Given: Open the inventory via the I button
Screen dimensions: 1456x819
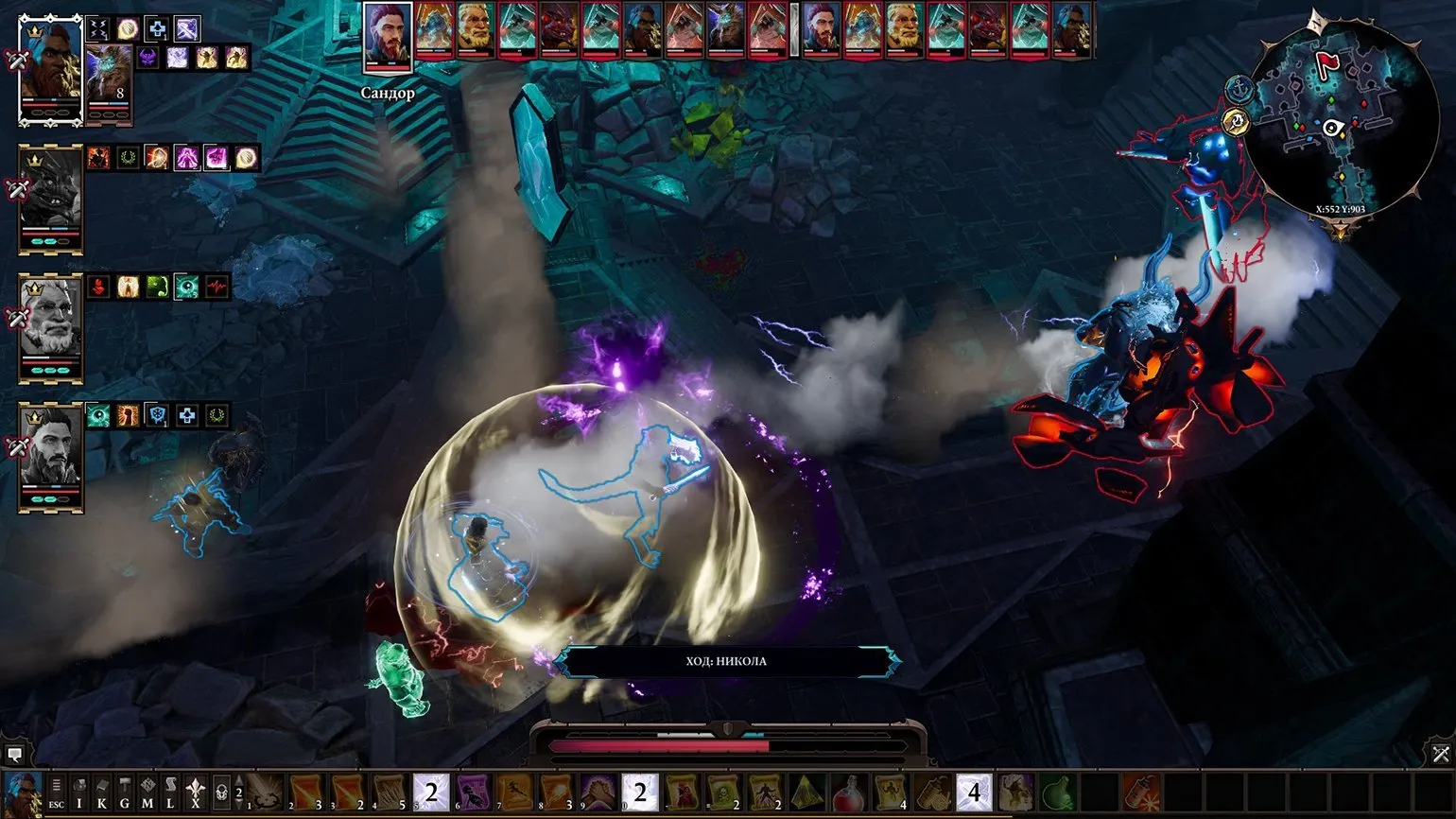Looking at the screenshot, I should click(79, 793).
